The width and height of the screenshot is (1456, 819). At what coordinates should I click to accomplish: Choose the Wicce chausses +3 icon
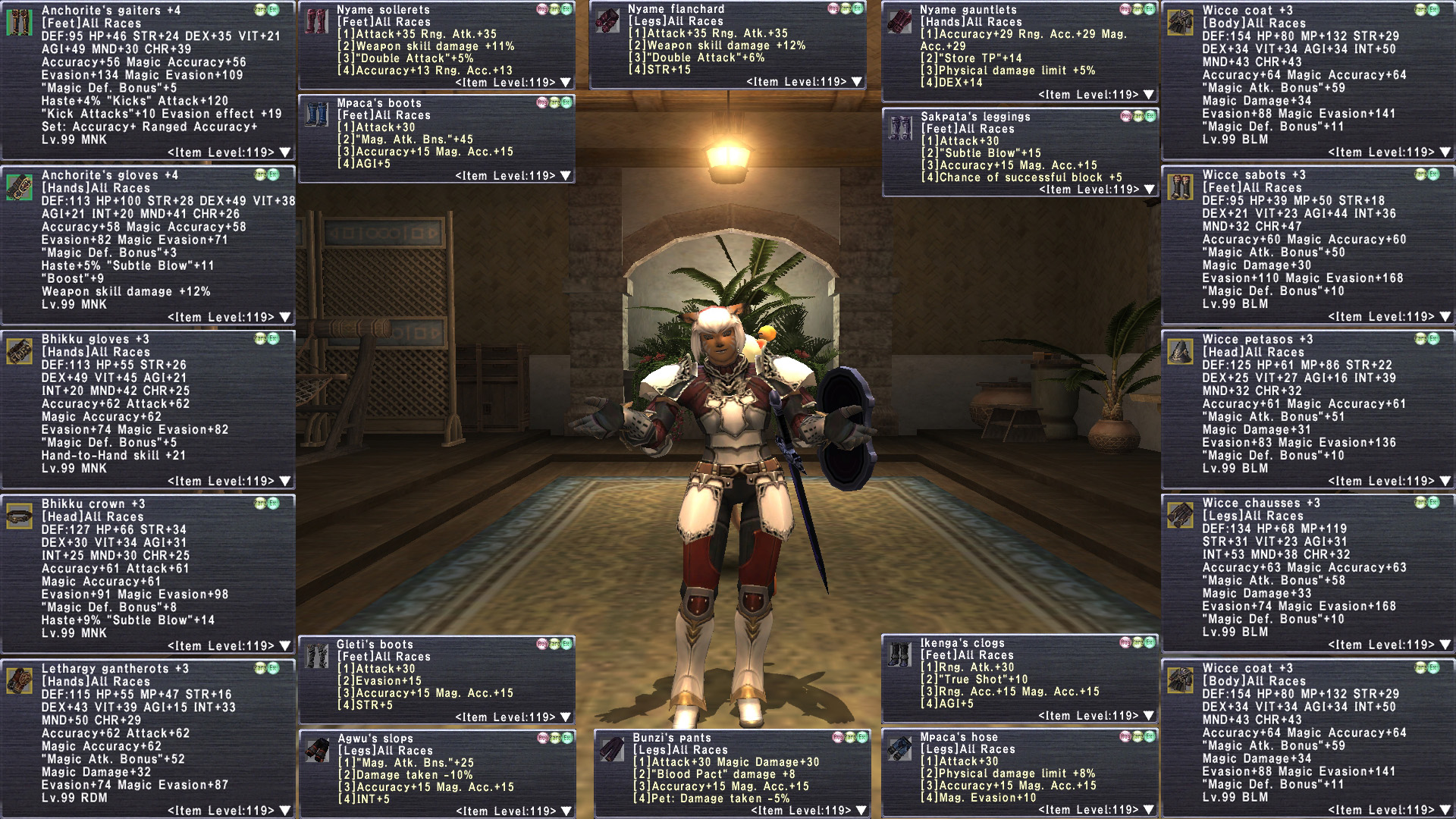tap(1181, 515)
